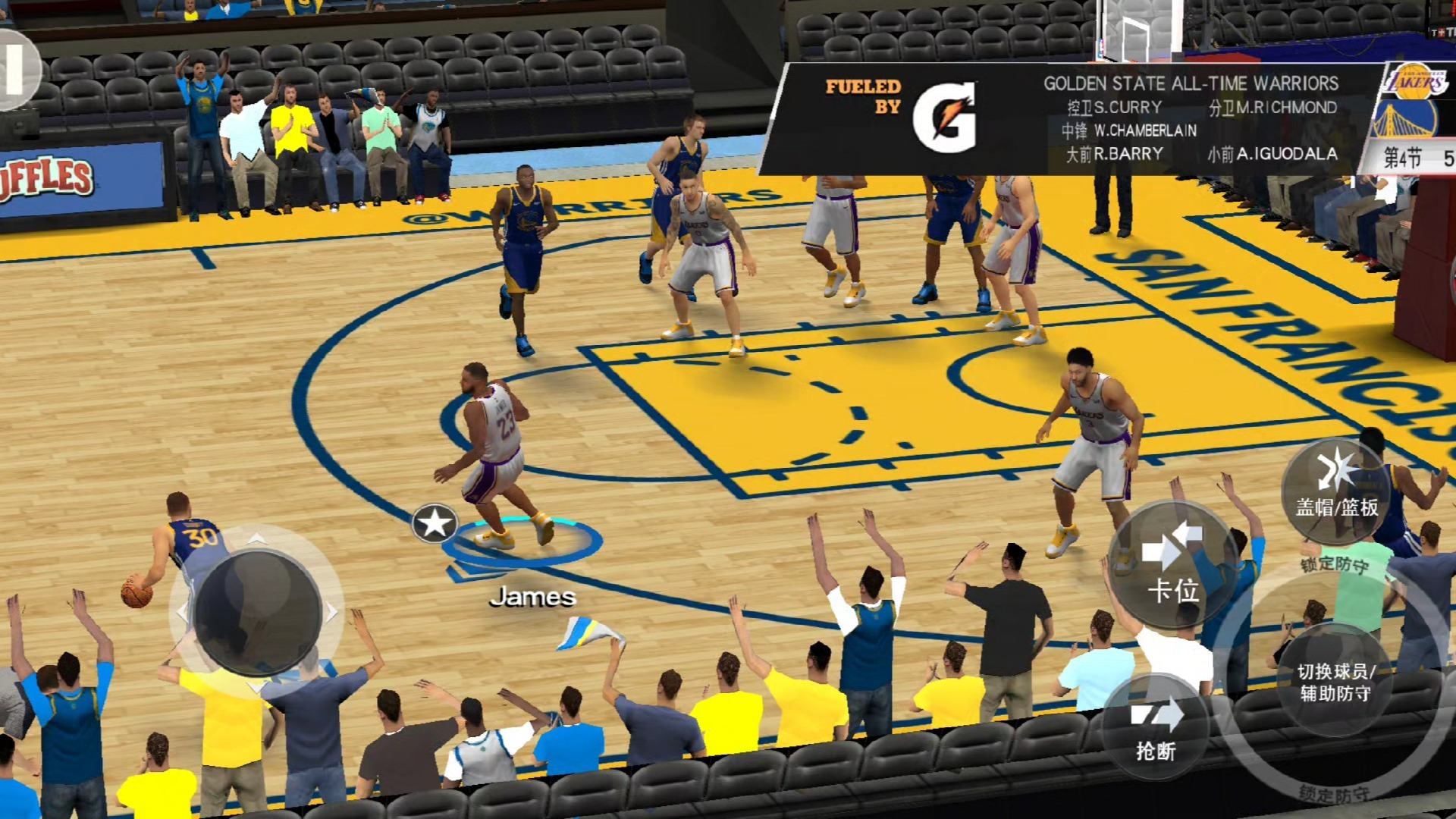
Task: Switch player with 切换球员/辅助防守 button
Action: (x=1335, y=680)
